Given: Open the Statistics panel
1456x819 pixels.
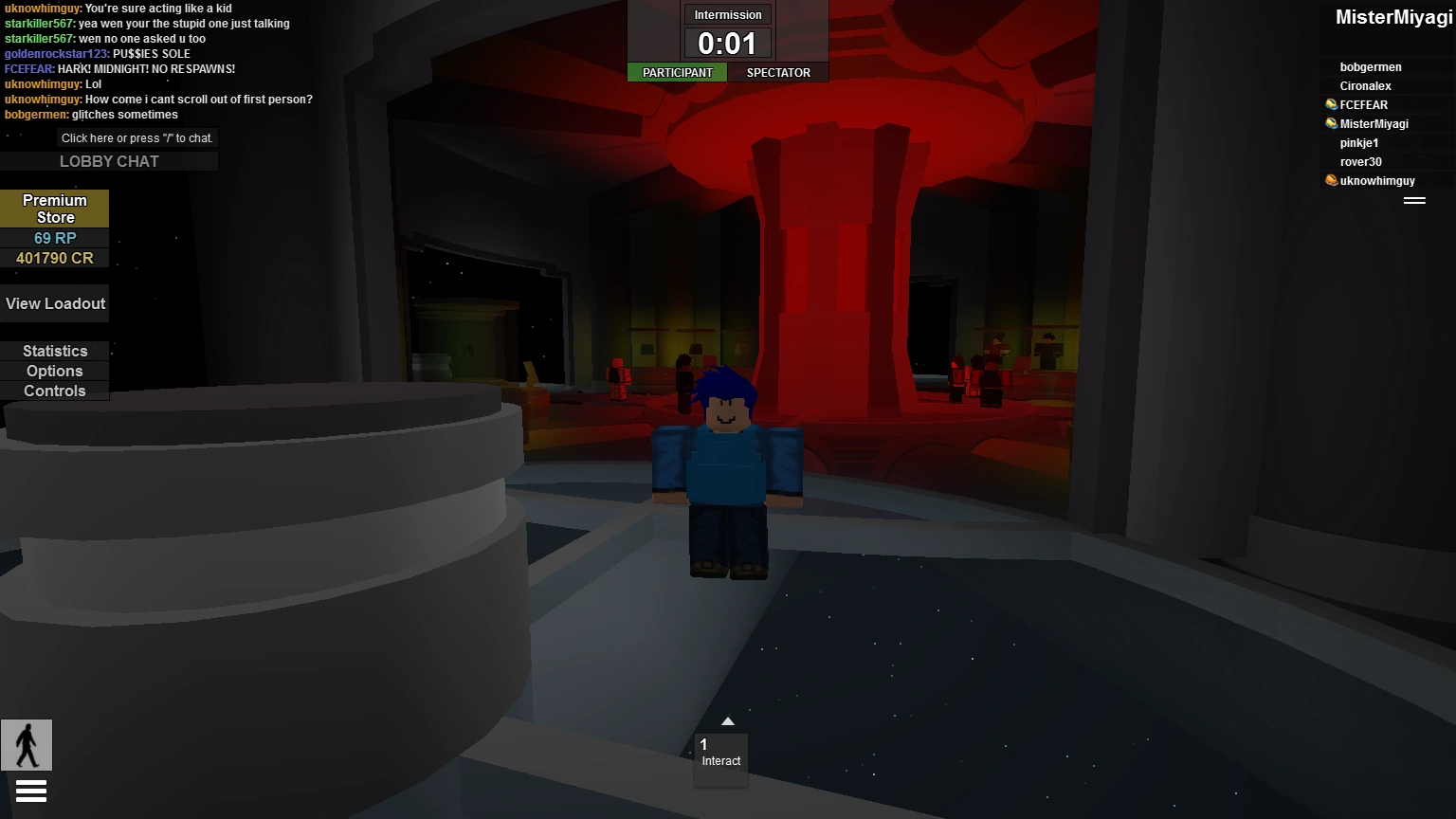Looking at the screenshot, I should [54, 351].
